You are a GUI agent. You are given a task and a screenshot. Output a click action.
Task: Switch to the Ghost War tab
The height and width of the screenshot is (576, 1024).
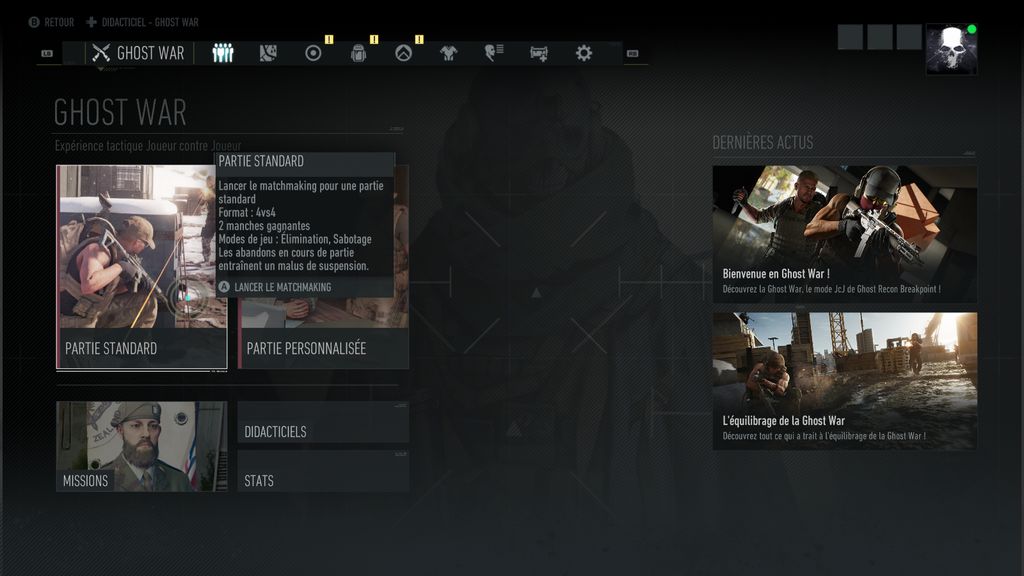[139, 53]
